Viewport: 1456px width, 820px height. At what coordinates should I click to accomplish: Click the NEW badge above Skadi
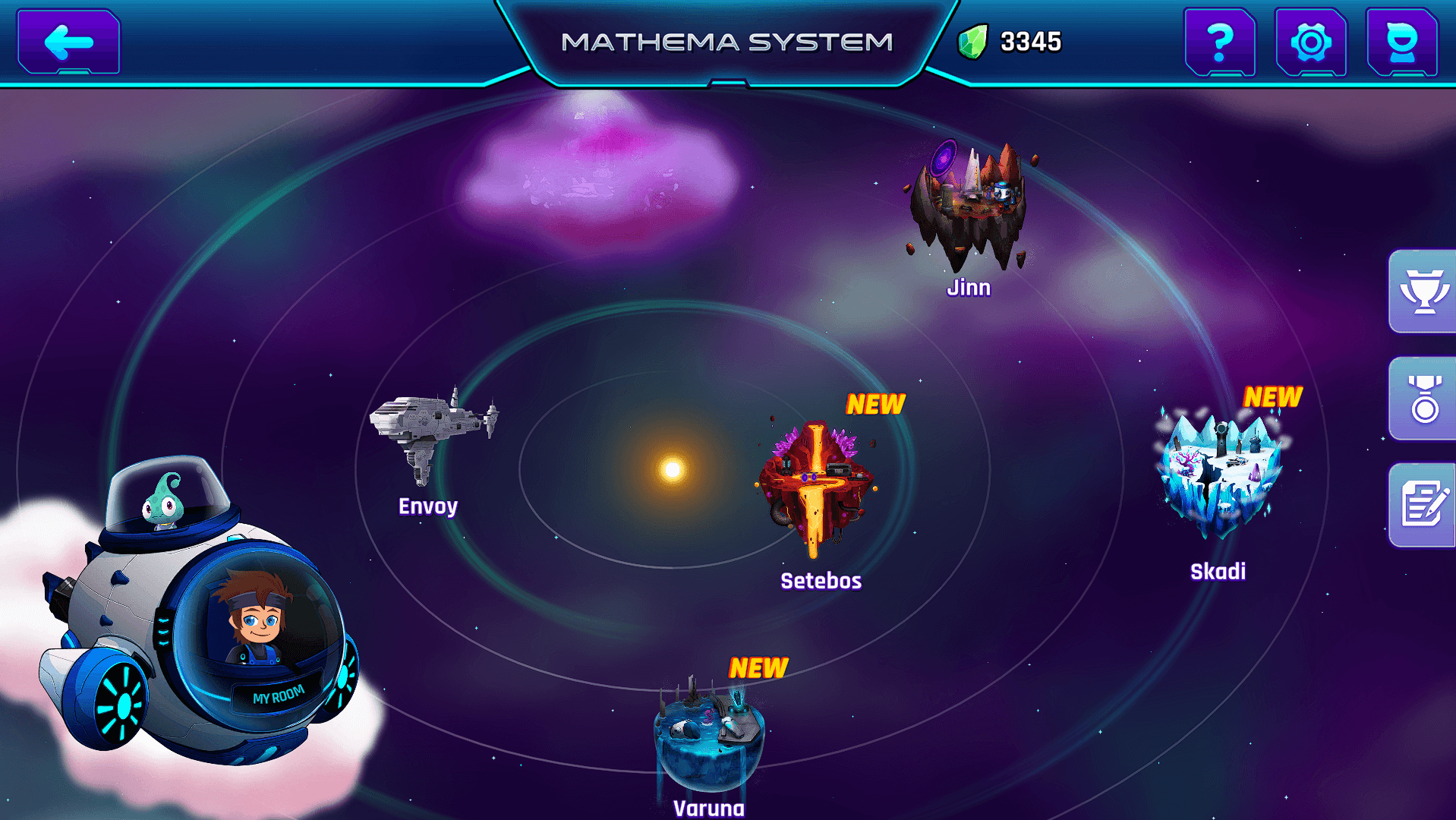point(1274,395)
